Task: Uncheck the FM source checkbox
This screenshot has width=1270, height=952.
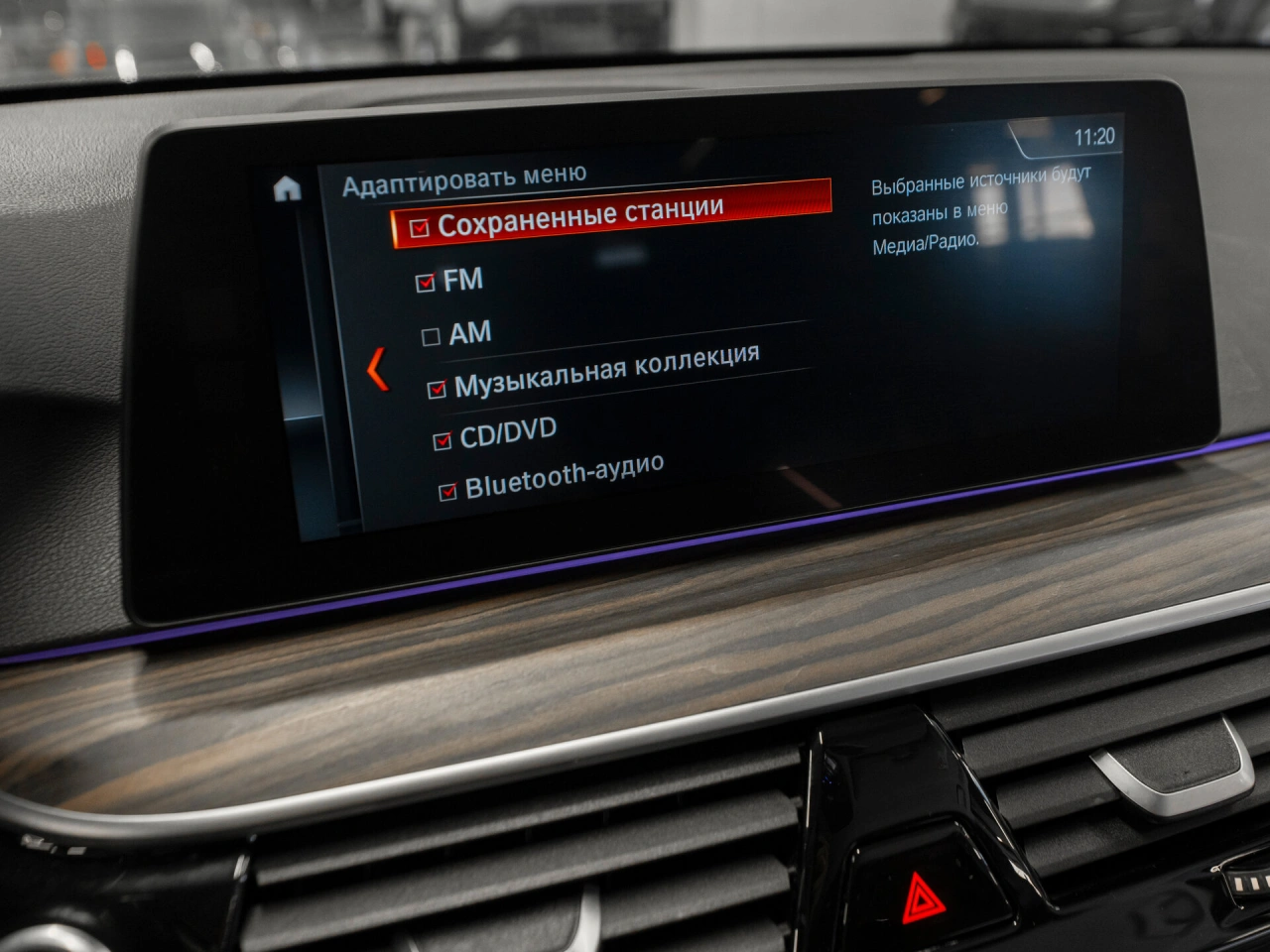Action: [x=426, y=284]
